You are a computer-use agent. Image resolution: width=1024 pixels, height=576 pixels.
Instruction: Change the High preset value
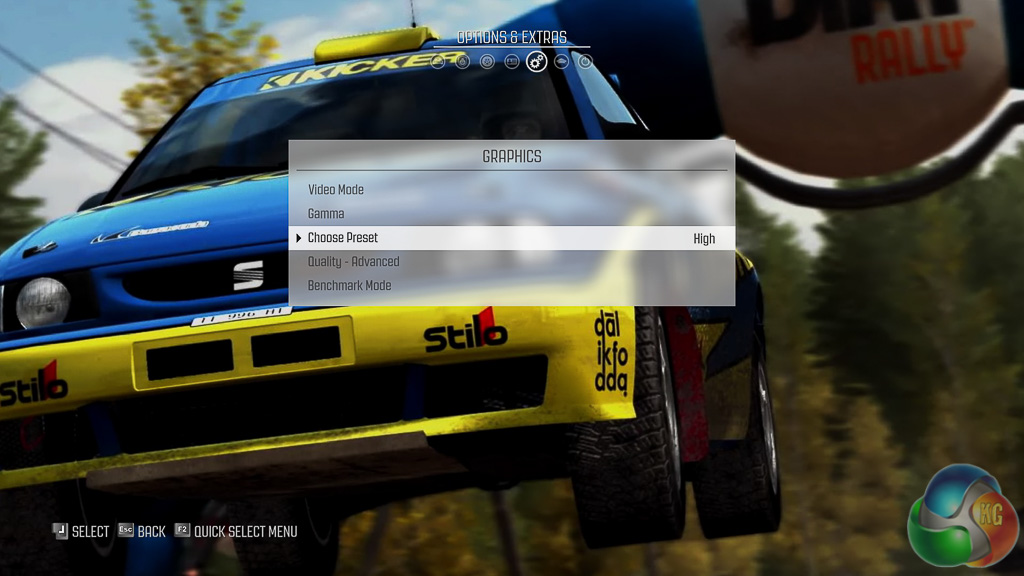(704, 239)
